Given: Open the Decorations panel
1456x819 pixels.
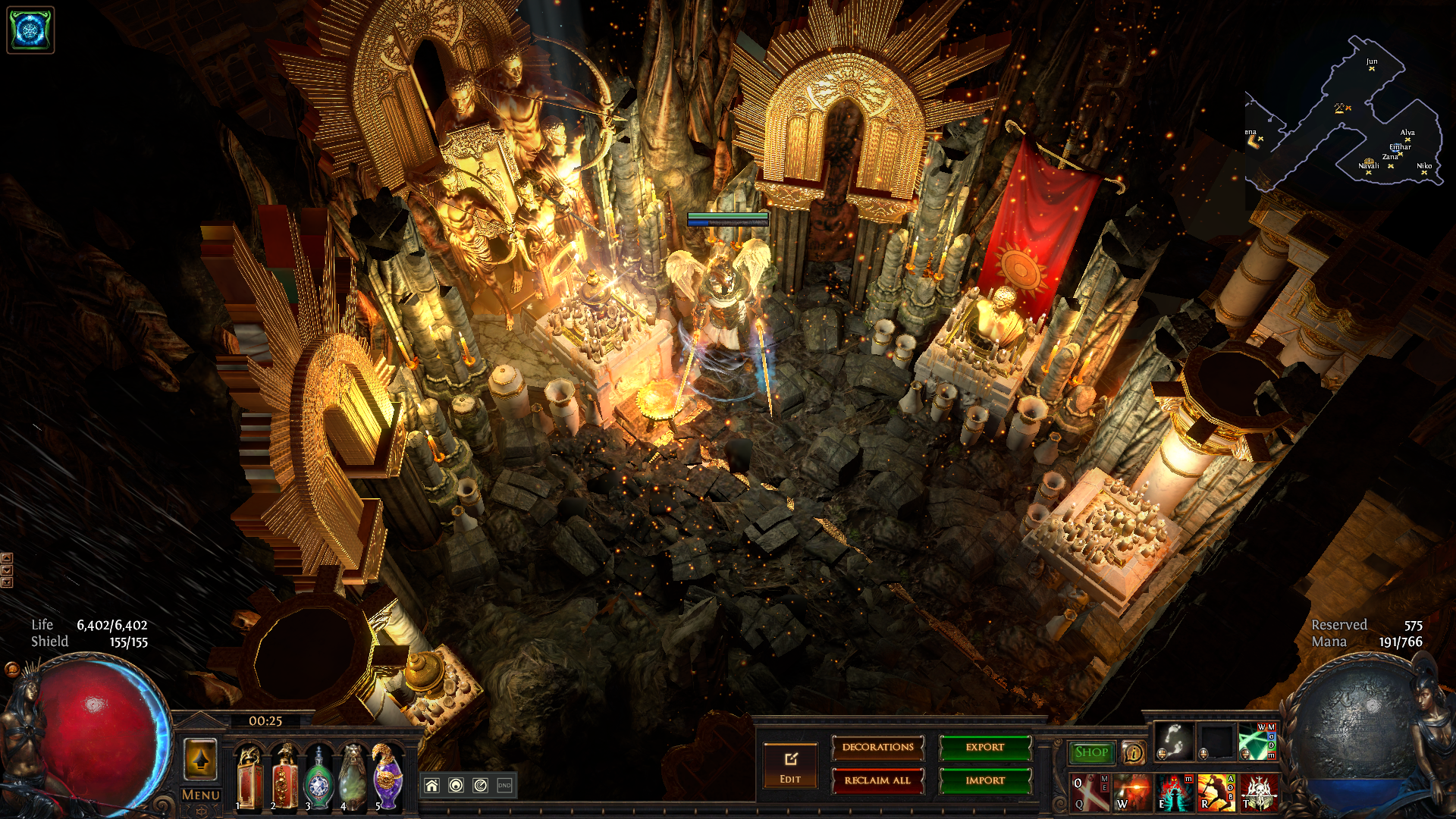Looking at the screenshot, I should pos(877,748).
